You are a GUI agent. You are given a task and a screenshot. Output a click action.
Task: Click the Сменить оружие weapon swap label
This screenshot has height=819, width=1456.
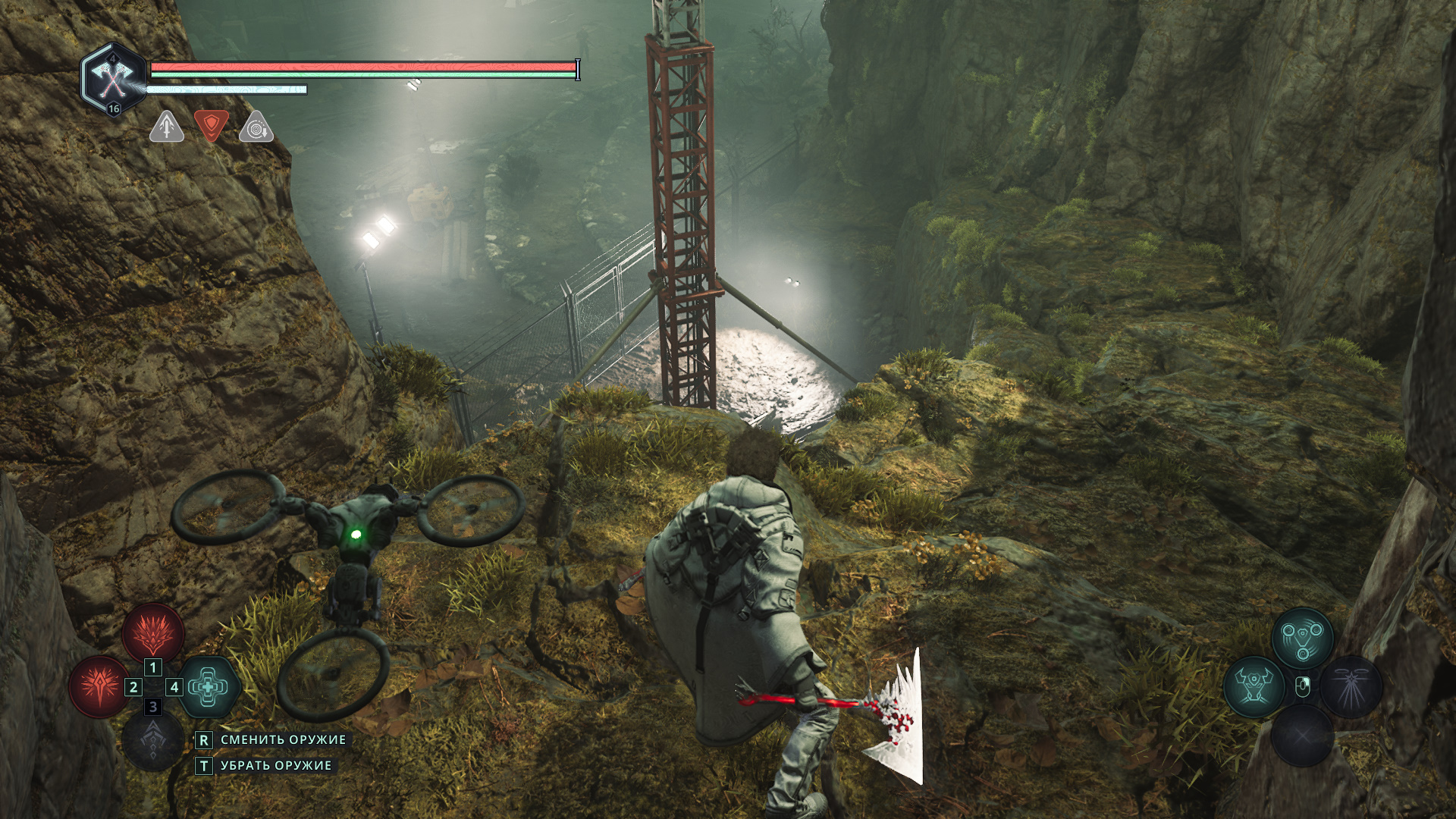point(283,739)
